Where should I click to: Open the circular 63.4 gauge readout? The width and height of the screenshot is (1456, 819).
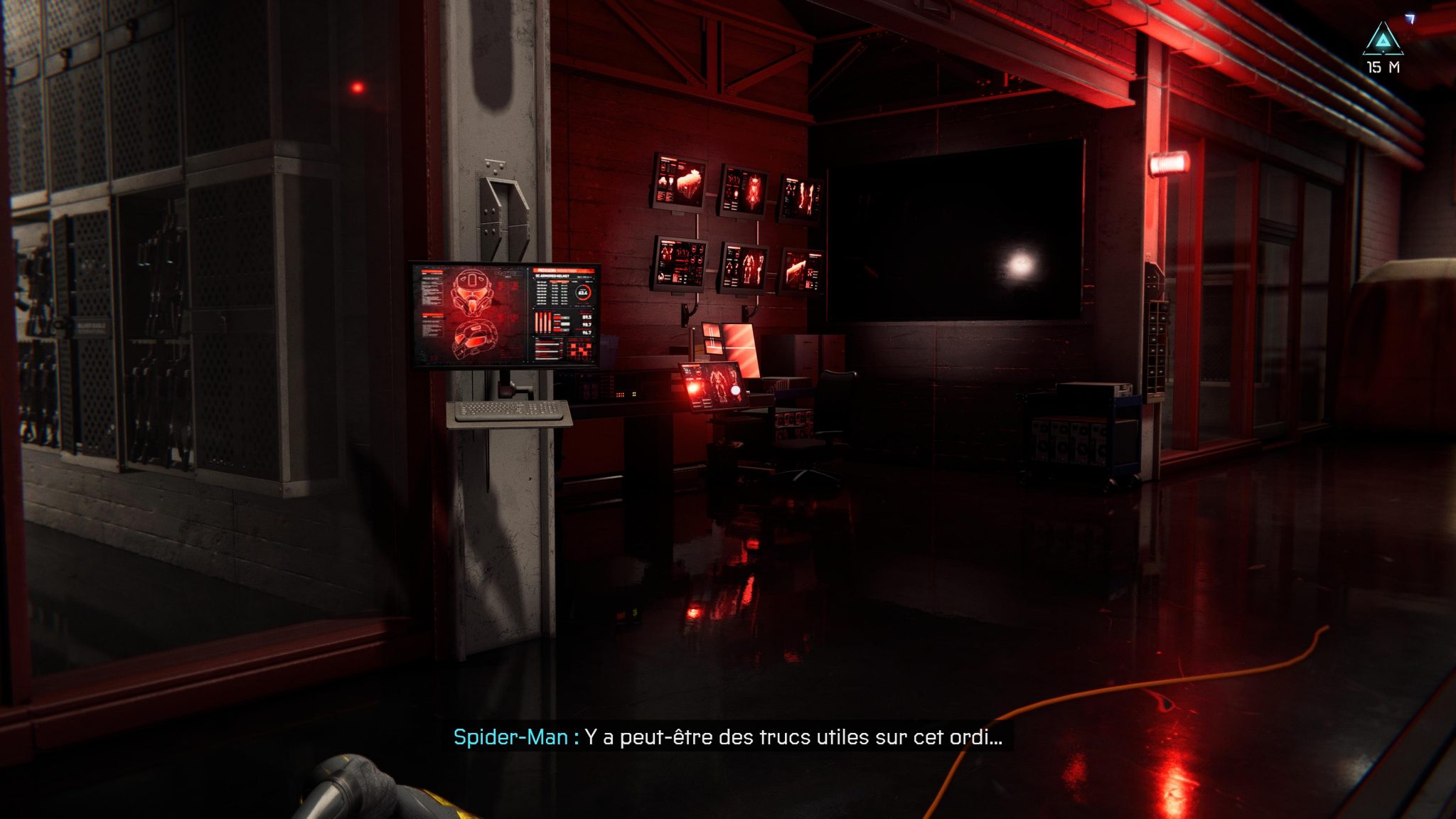click(x=584, y=293)
